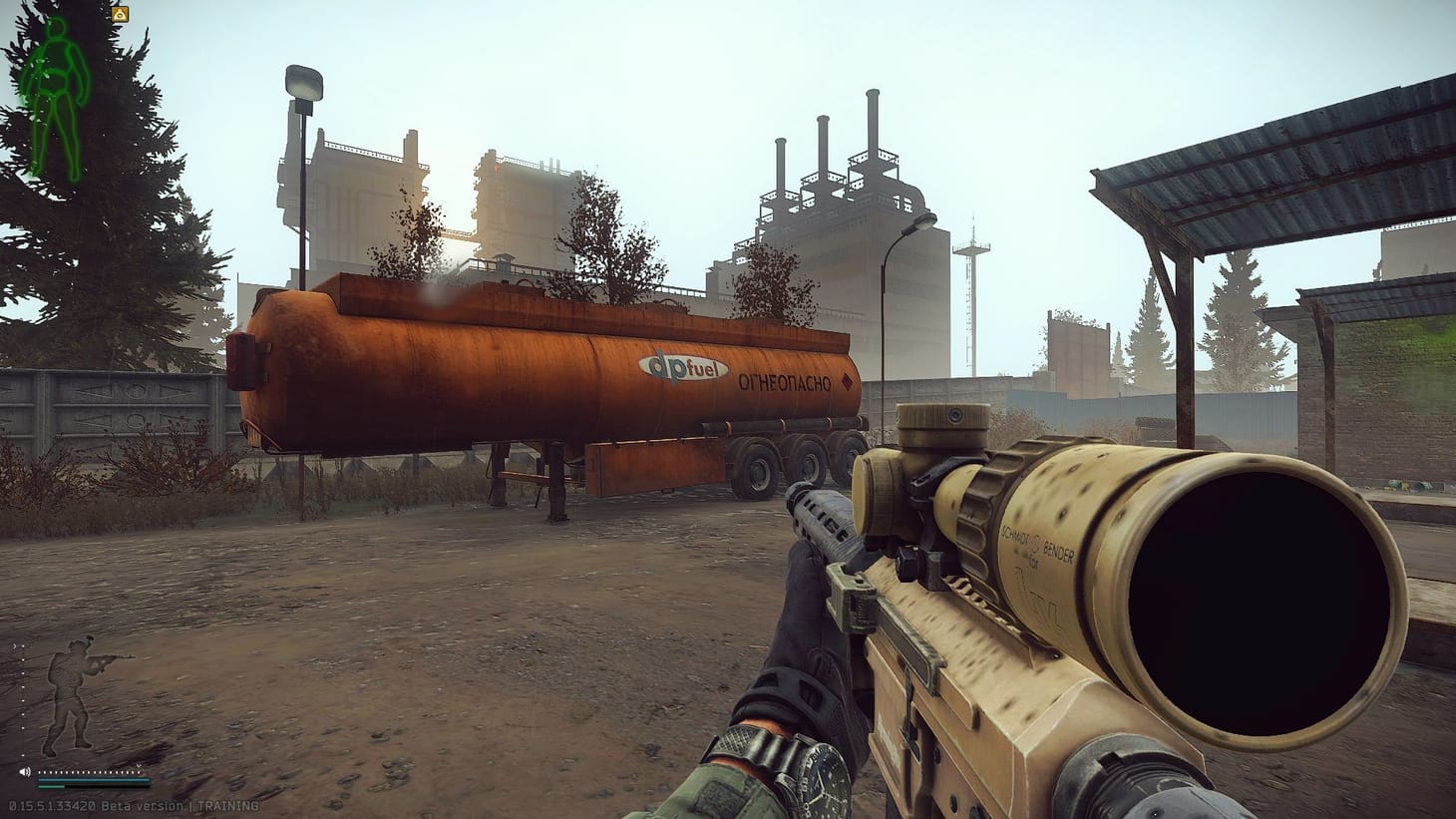The image size is (1456, 819).
Task: Expand the vertical stance height meter
Action: (23, 698)
